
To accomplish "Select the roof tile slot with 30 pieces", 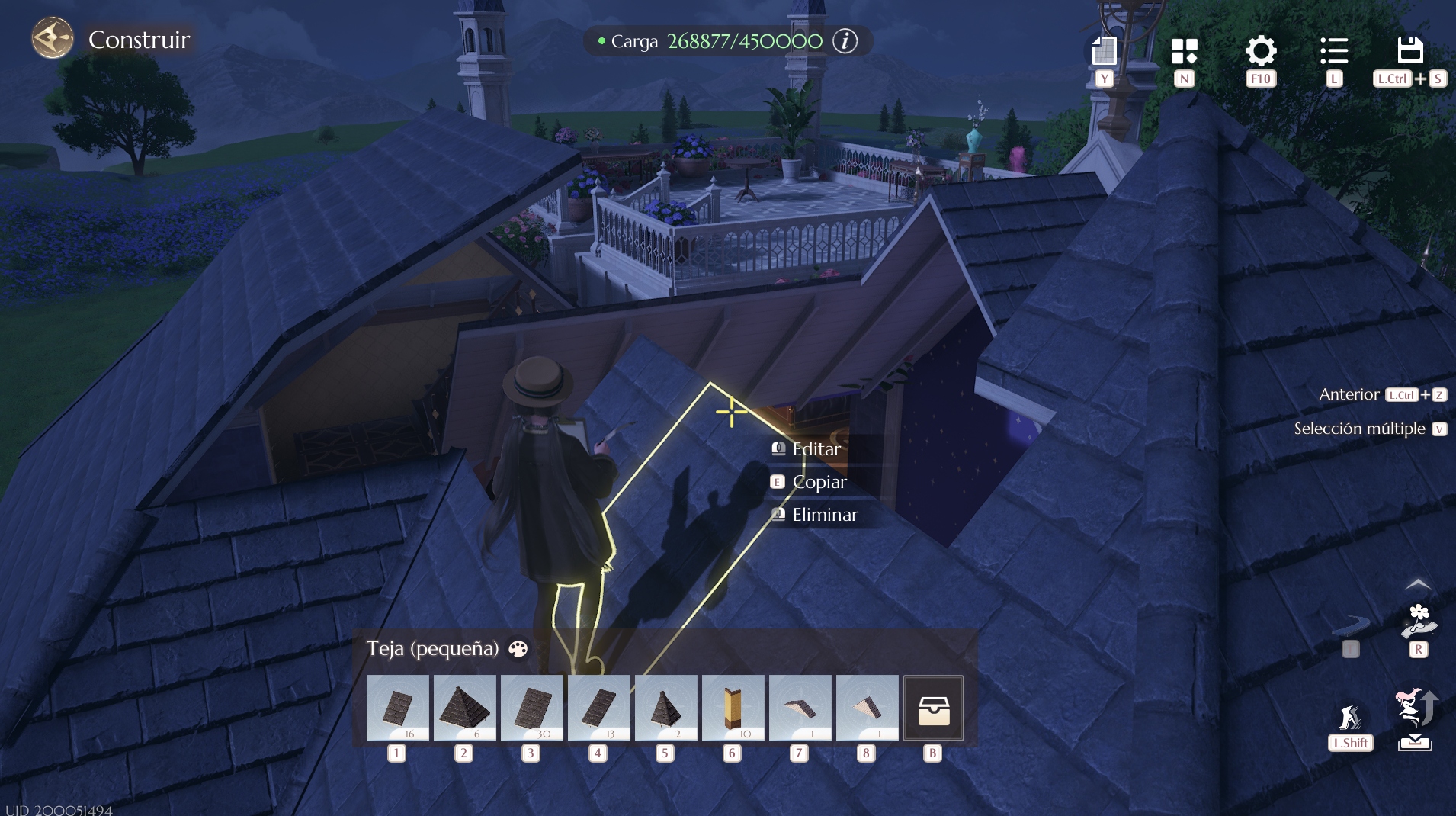I will click(x=531, y=708).
